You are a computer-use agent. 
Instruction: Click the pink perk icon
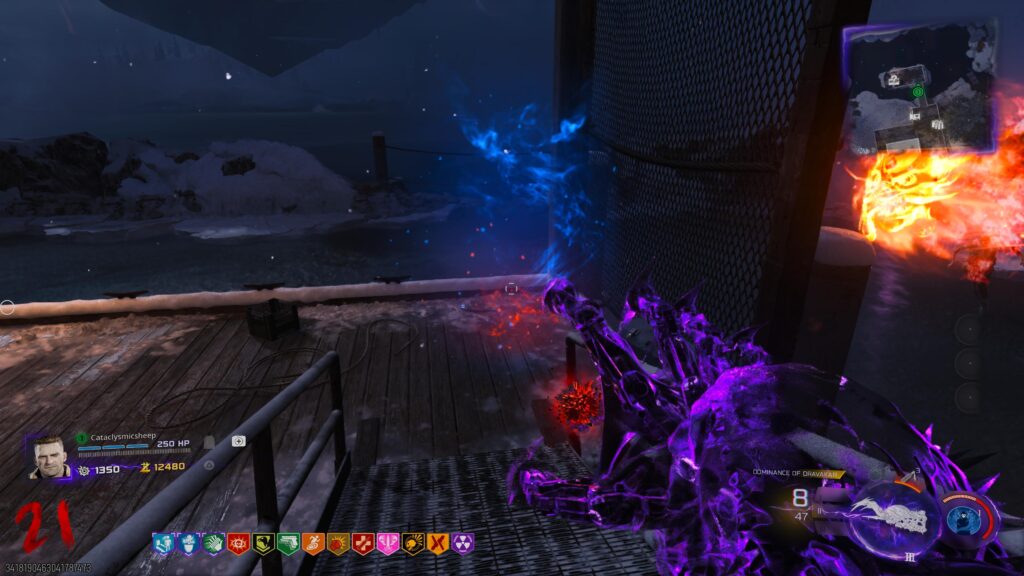click(x=387, y=543)
